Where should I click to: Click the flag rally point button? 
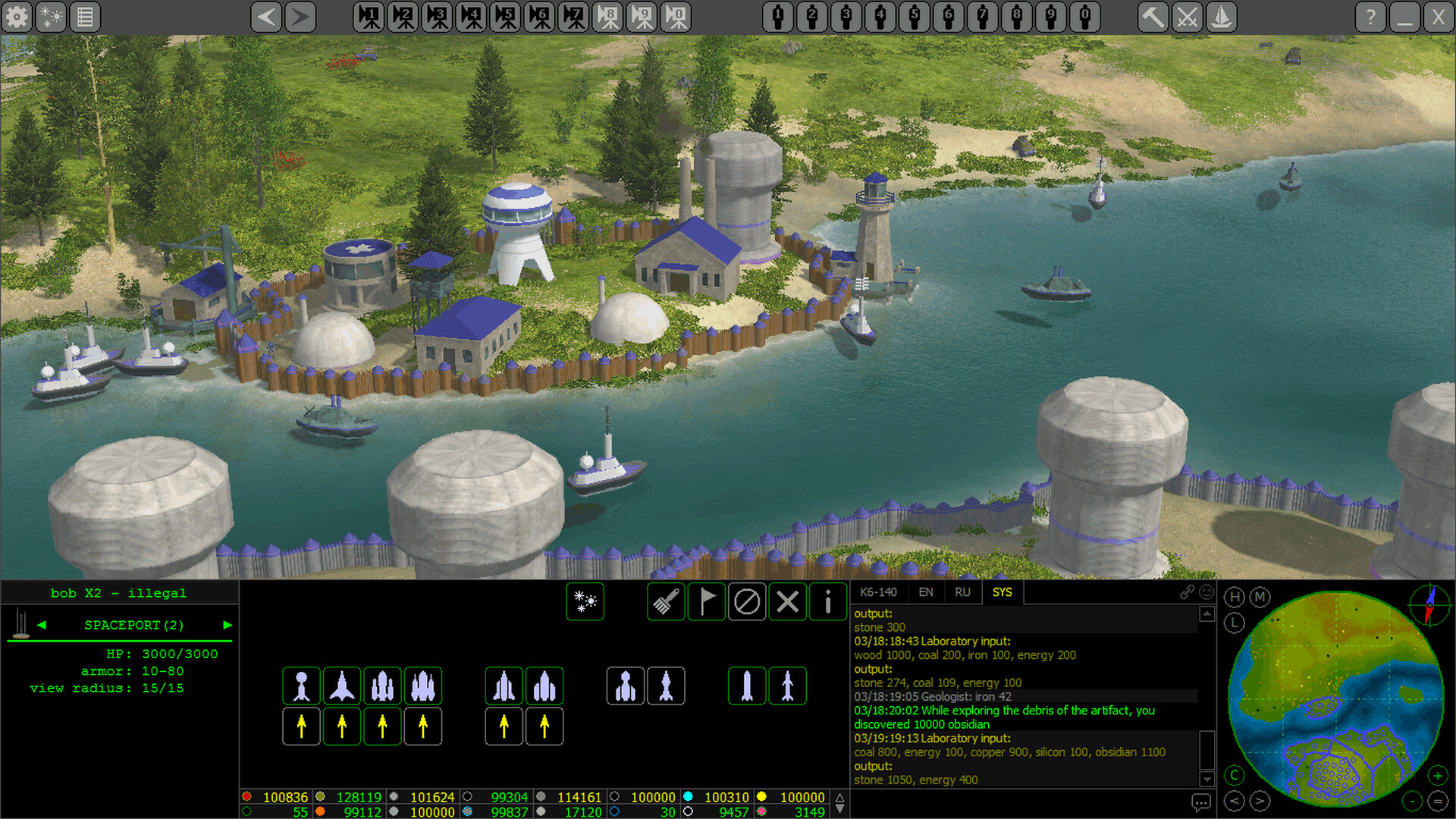coord(707,602)
